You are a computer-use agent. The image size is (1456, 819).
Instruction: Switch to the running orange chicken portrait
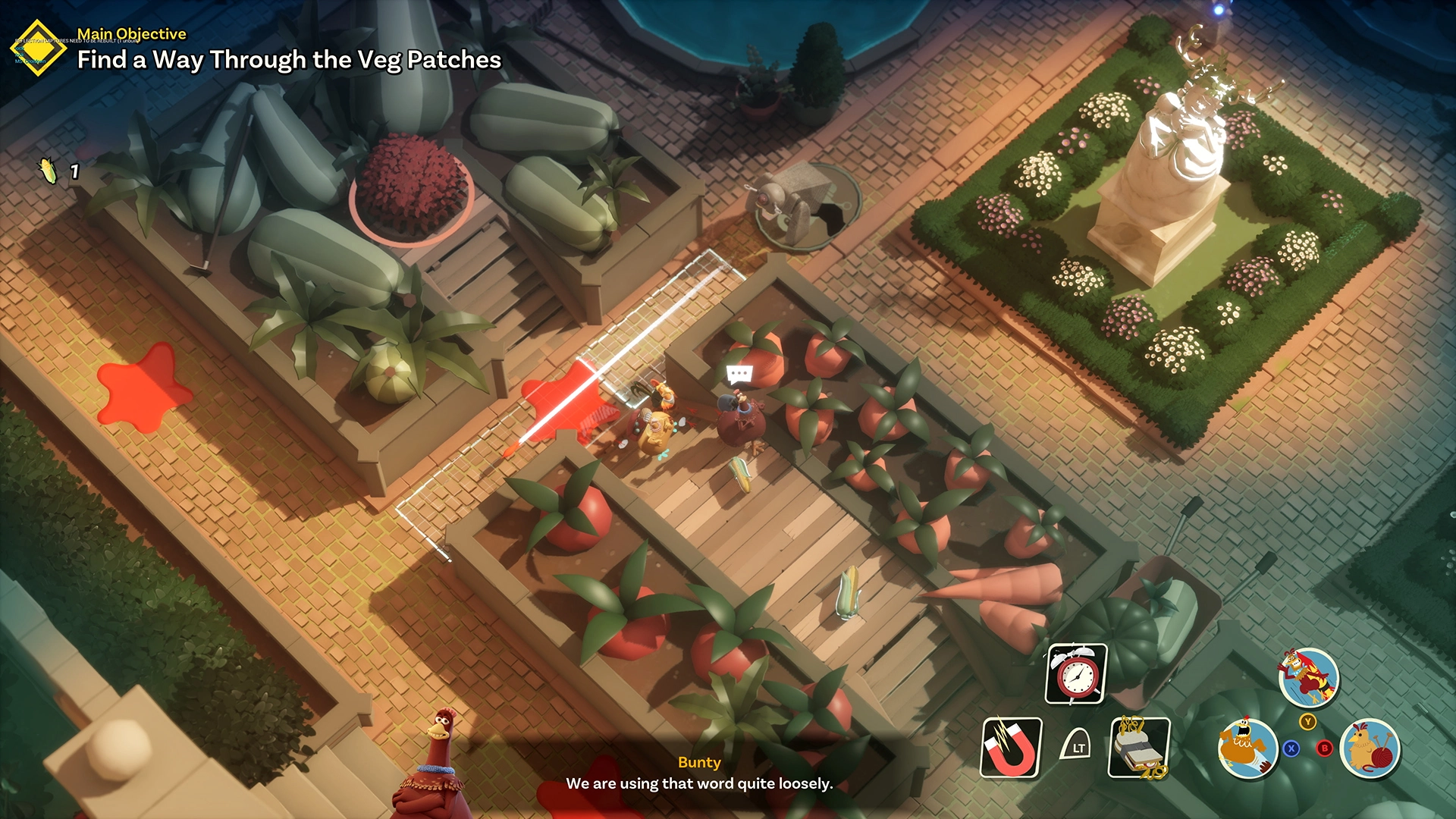pyautogui.click(x=1247, y=748)
